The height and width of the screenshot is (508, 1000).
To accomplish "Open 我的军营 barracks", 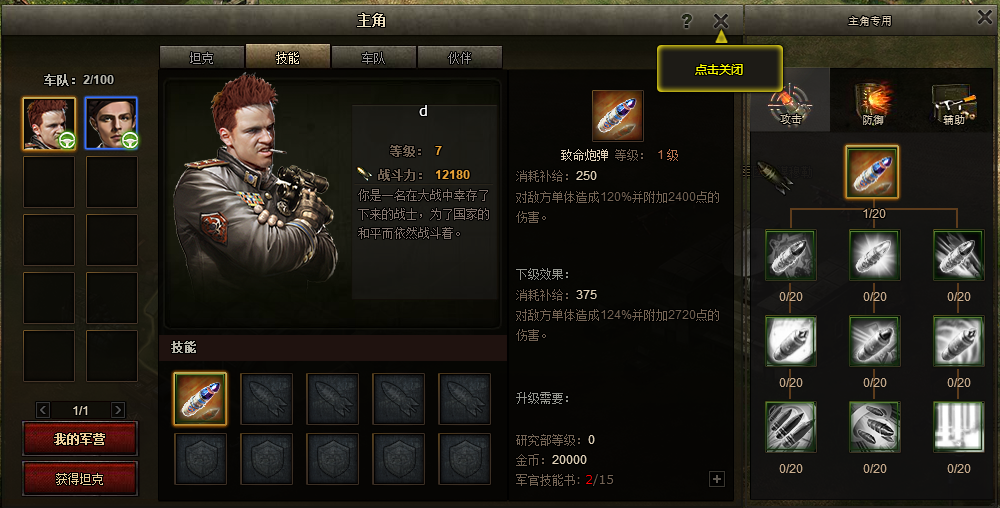I will 80,439.
